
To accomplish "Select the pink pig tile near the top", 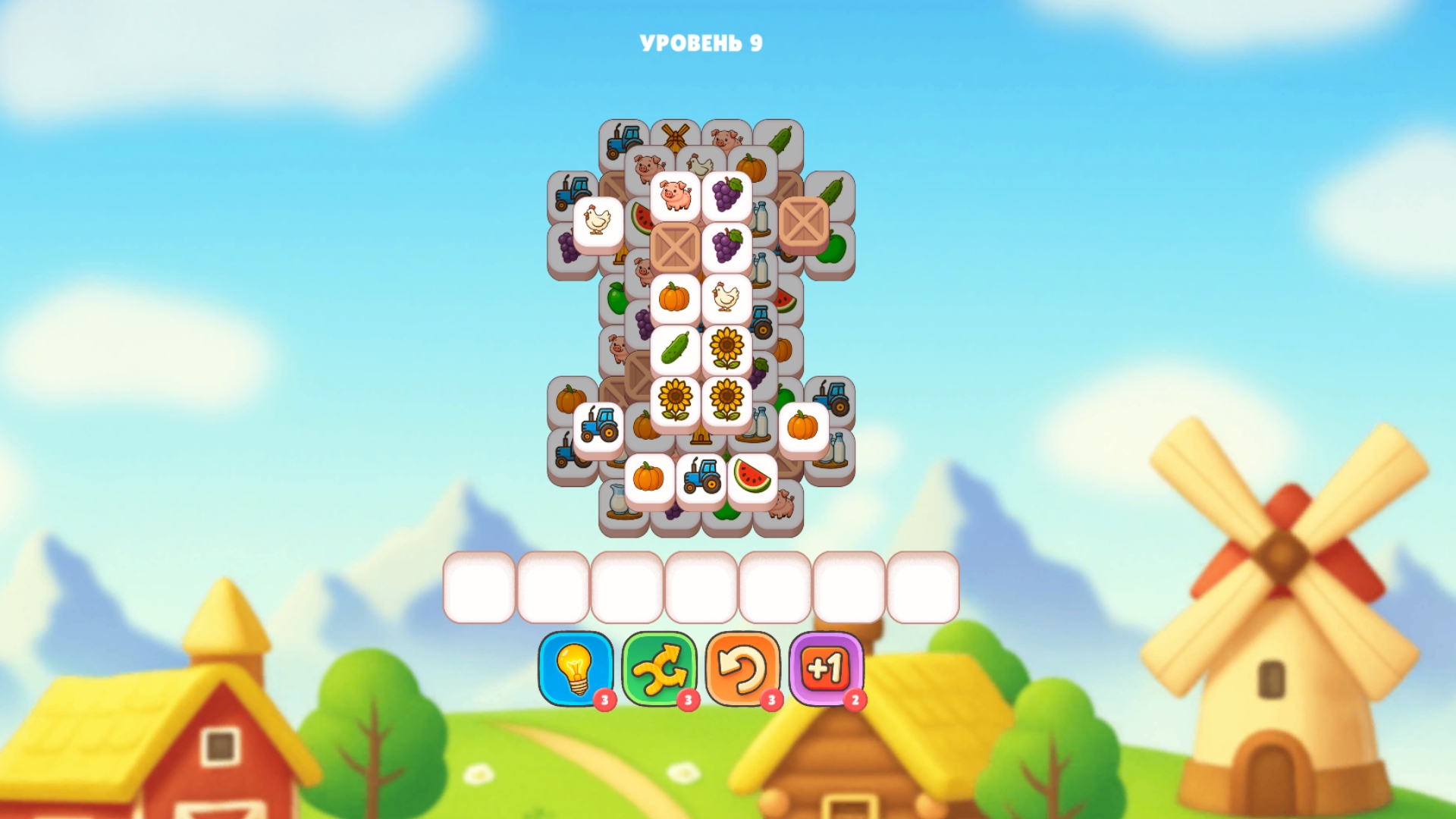I will [675, 194].
